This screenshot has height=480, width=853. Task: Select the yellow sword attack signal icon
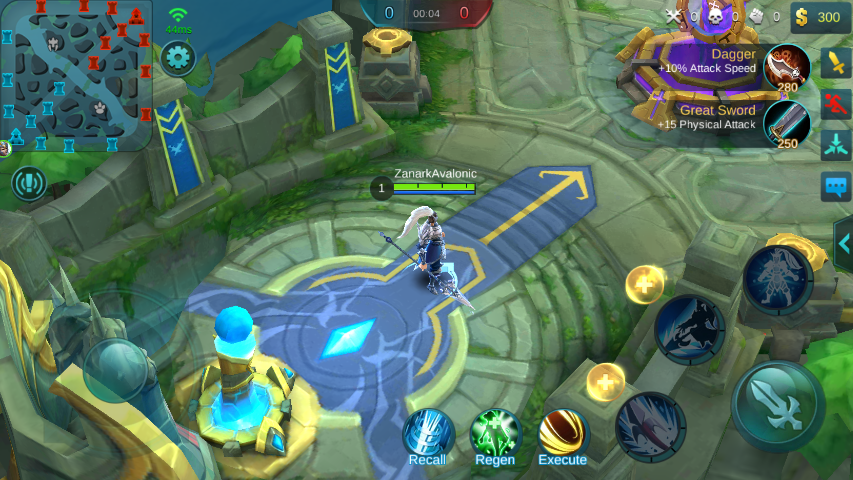(x=836, y=63)
